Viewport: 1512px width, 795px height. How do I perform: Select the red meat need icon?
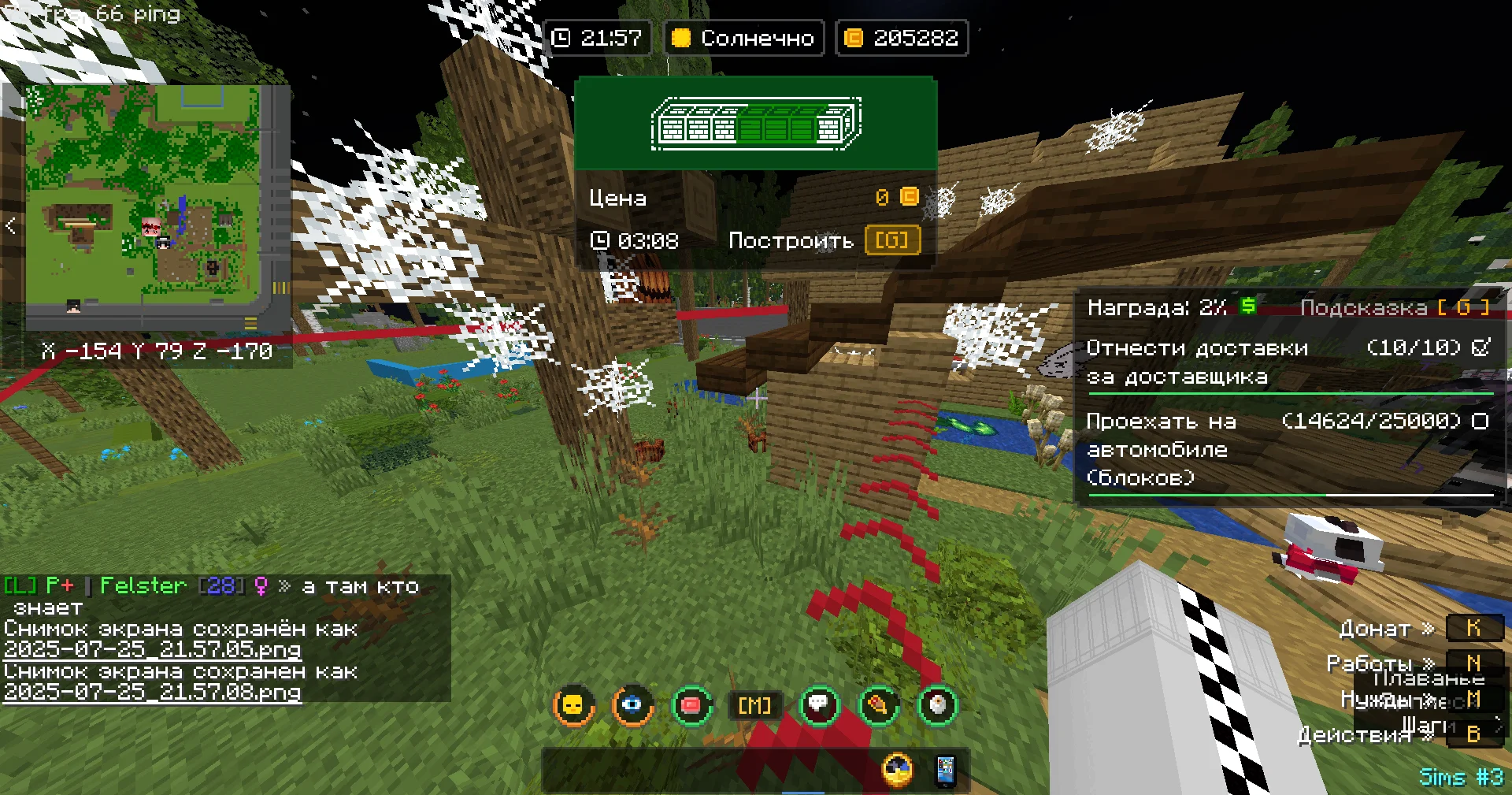[x=692, y=705]
